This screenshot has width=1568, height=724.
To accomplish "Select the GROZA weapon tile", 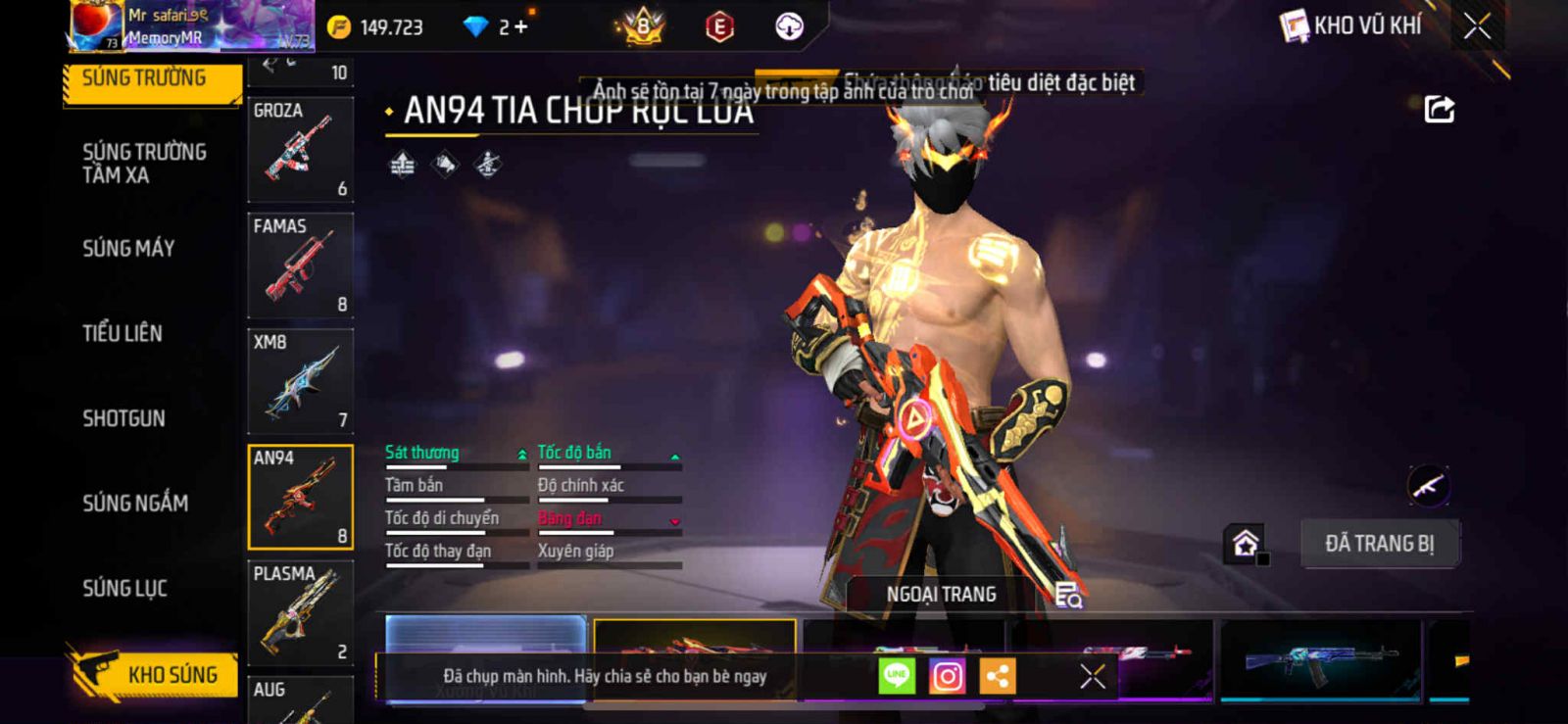I will coord(300,150).
